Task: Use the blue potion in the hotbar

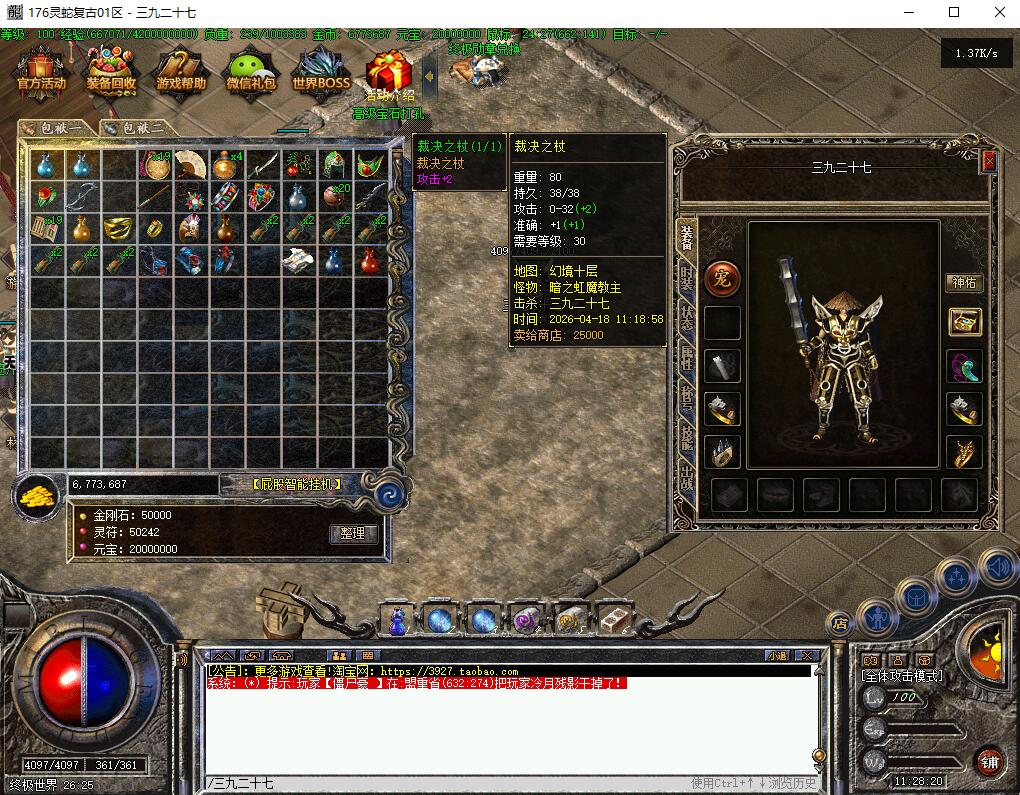Action: coord(398,621)
